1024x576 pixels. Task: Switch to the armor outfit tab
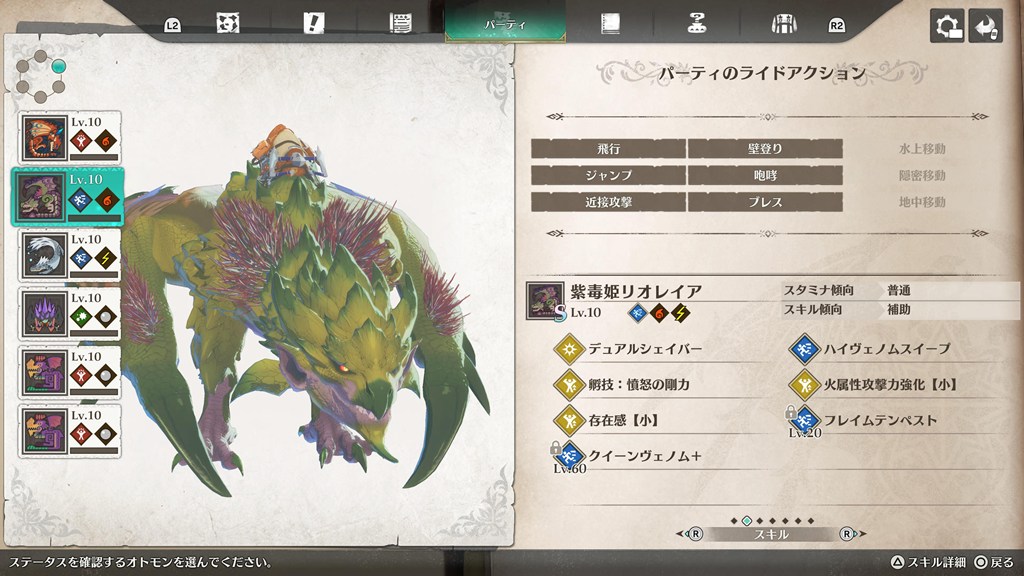coord(783,23)
